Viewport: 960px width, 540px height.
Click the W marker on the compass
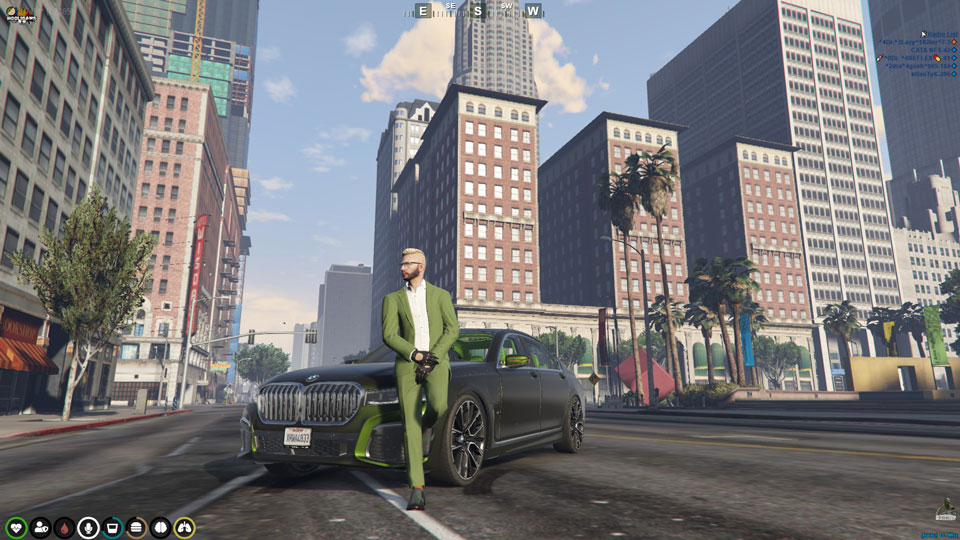point(533,11)
